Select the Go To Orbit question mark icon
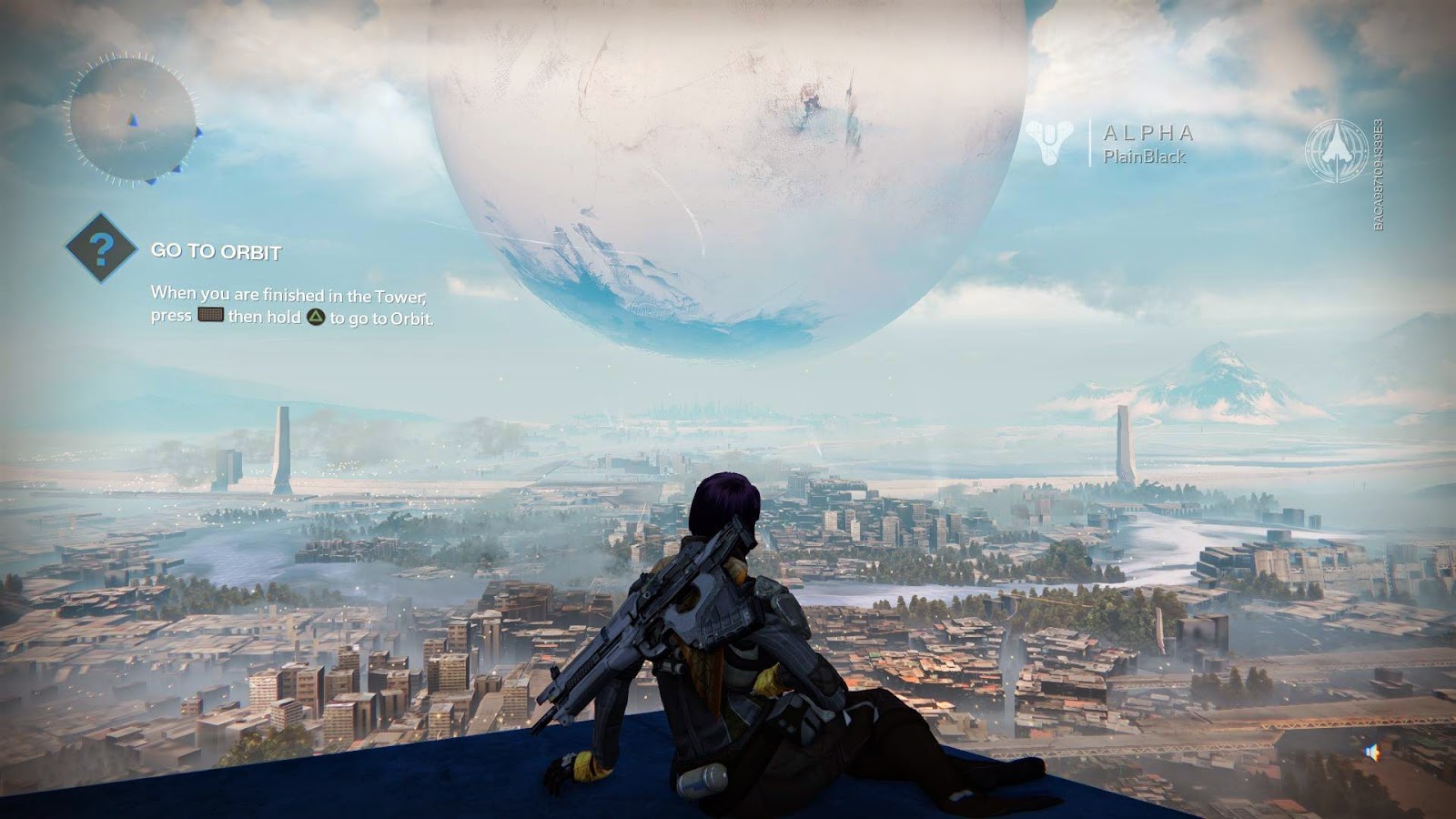 click(x=102, y=248)
